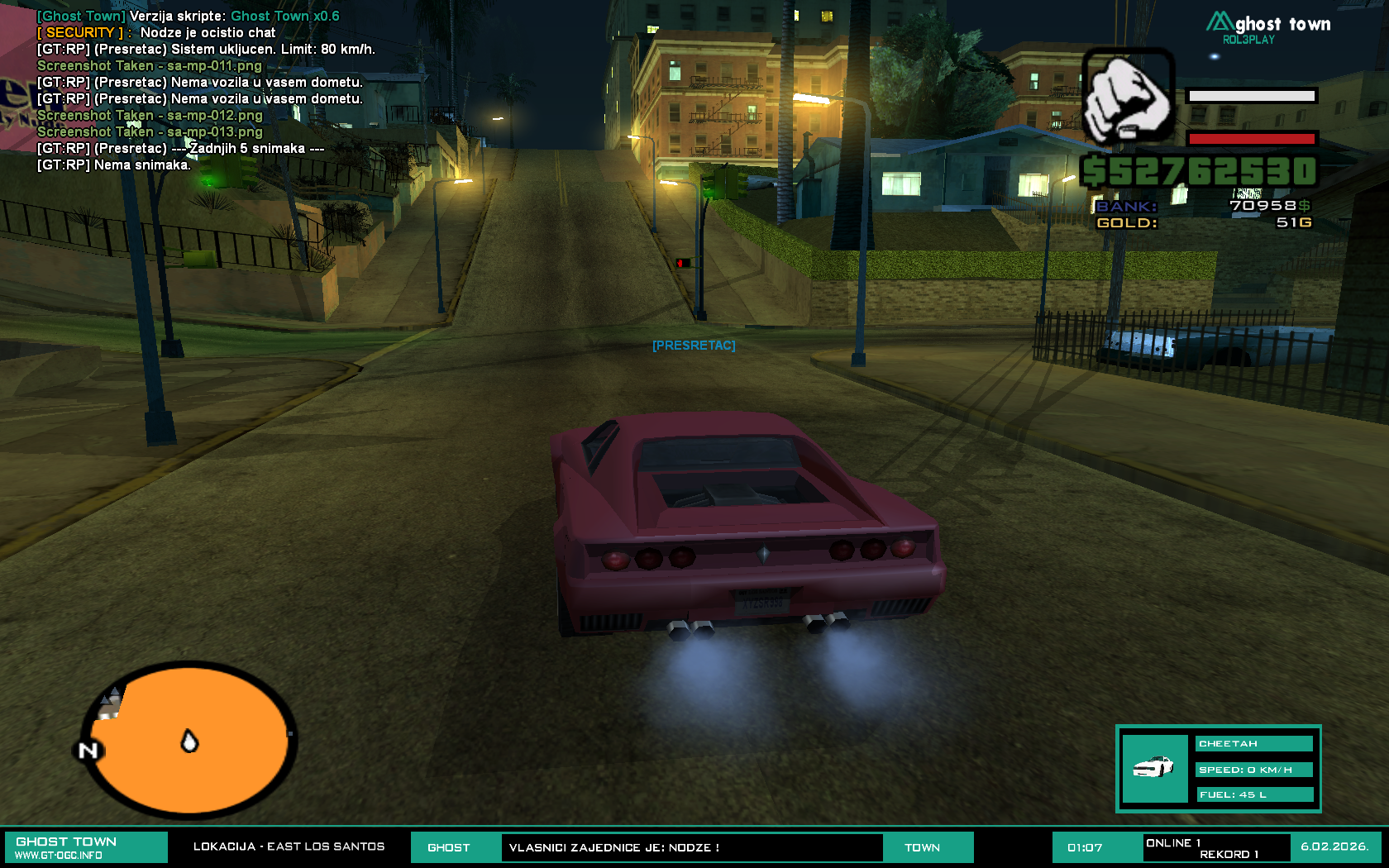Click the white Cheetah car icon

pyautogui.click(x=1154, y=768)
